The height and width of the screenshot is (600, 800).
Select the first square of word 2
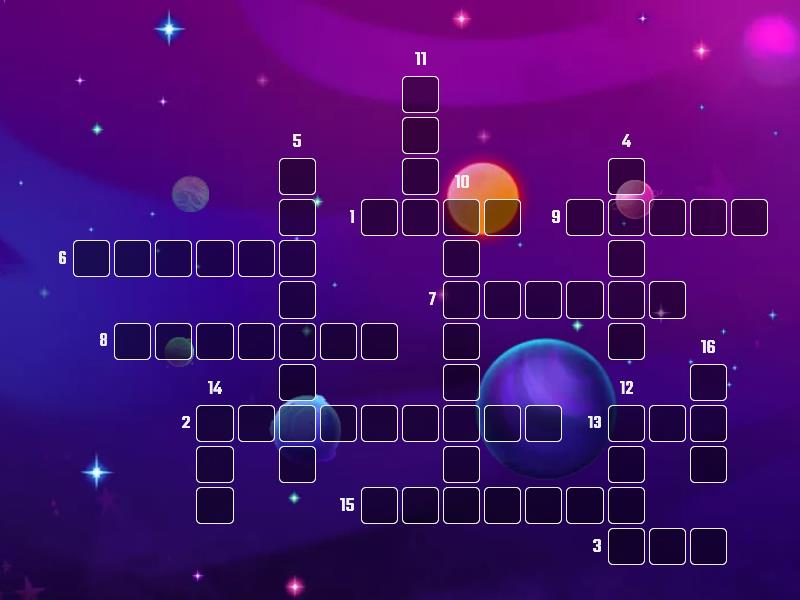215,423
